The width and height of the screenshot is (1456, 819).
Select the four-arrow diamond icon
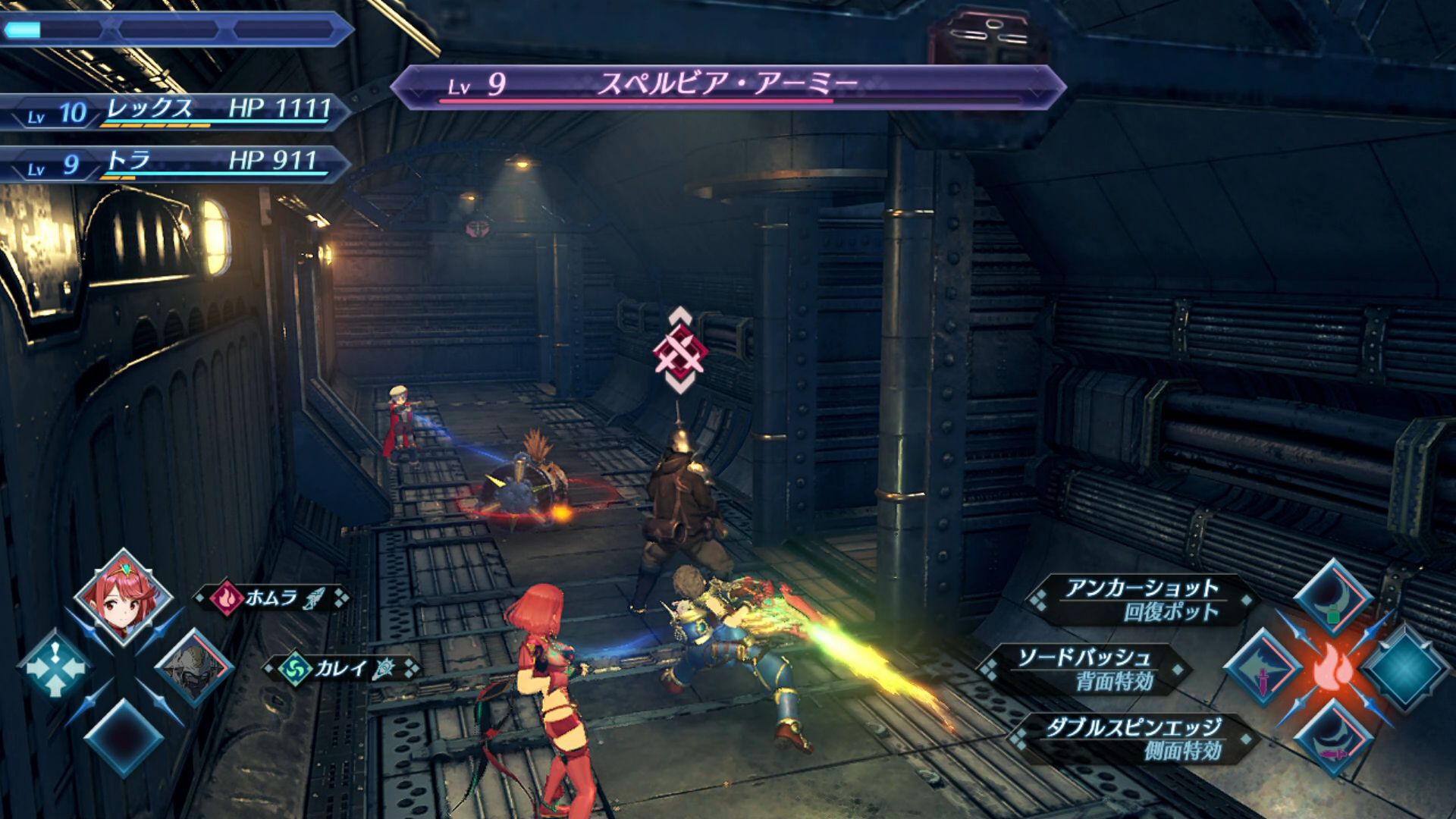[55, 667]
